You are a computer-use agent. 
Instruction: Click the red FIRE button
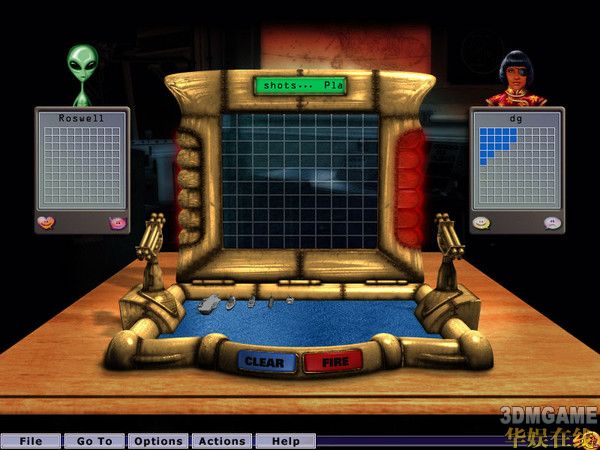333,362
